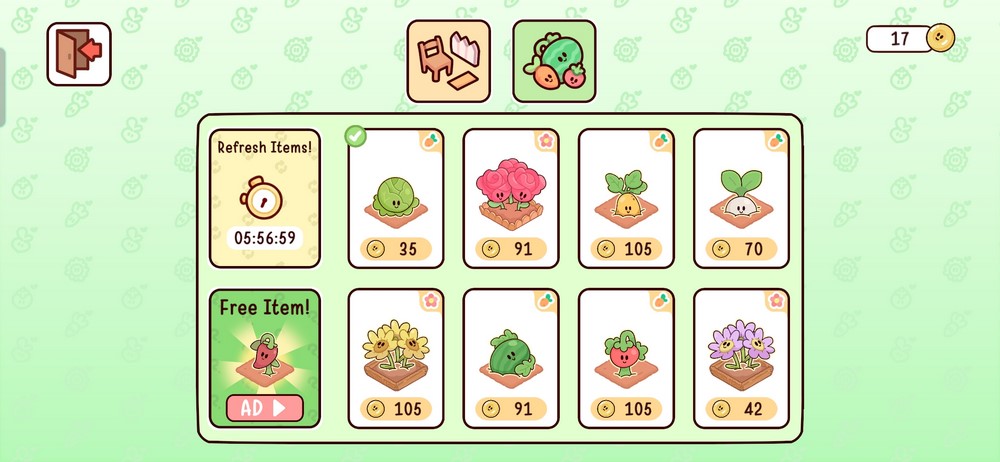Click the Refresh Items timer card
Screen dimensions: 1000x462
(x=265, y=198)
